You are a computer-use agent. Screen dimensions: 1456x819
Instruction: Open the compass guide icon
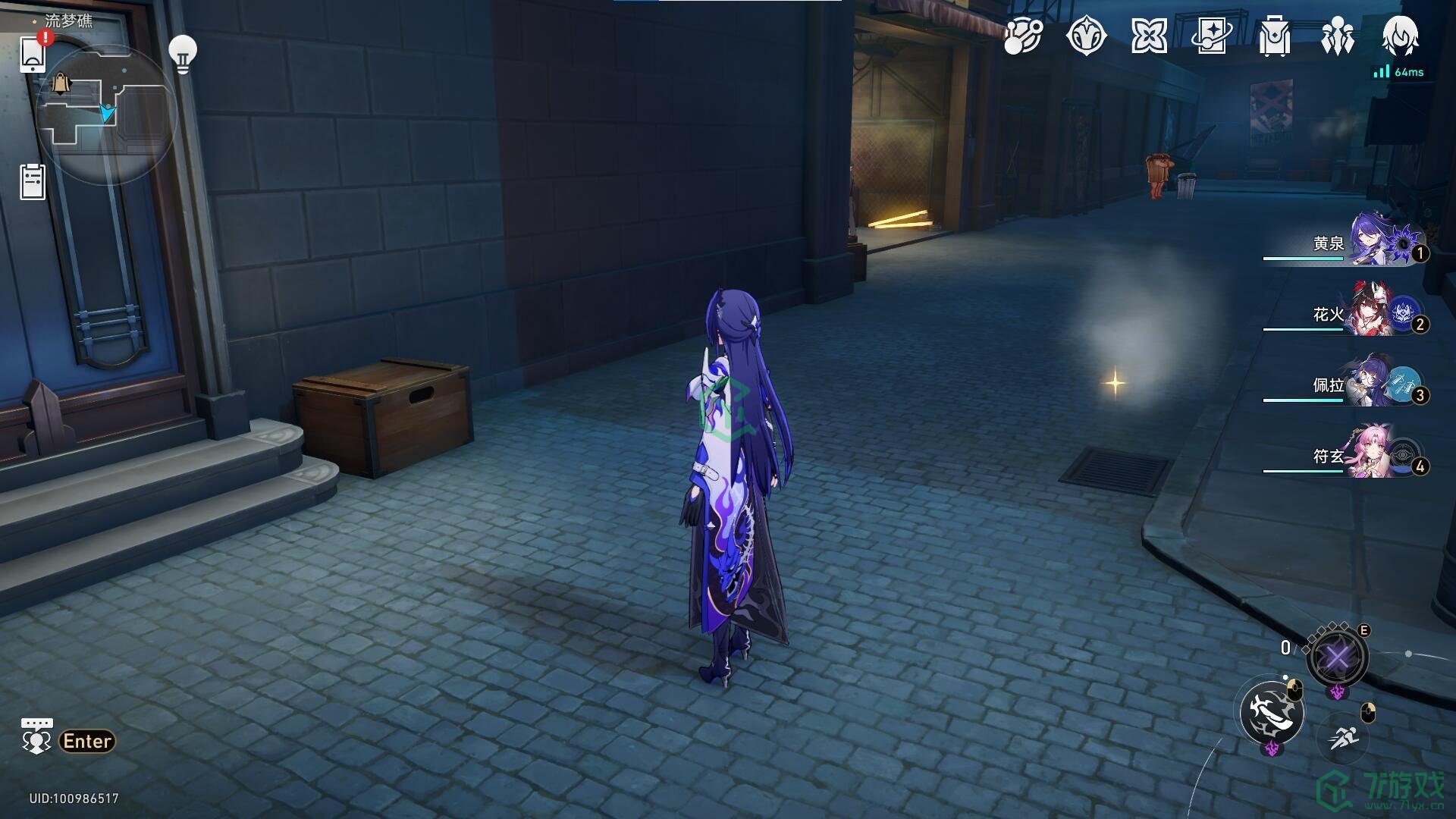tap(1086, 36)
